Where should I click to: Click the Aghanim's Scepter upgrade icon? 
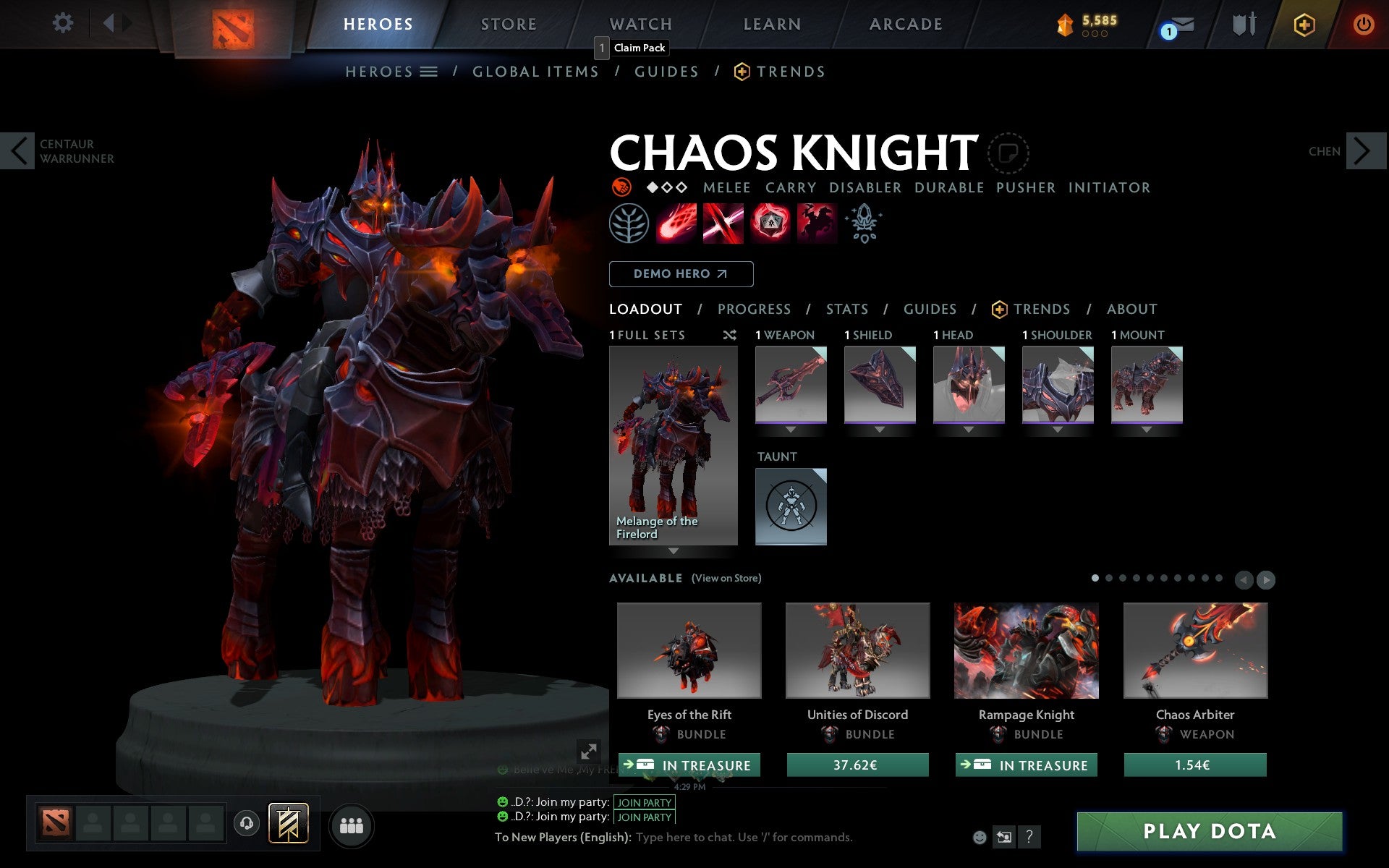[865, 224]
